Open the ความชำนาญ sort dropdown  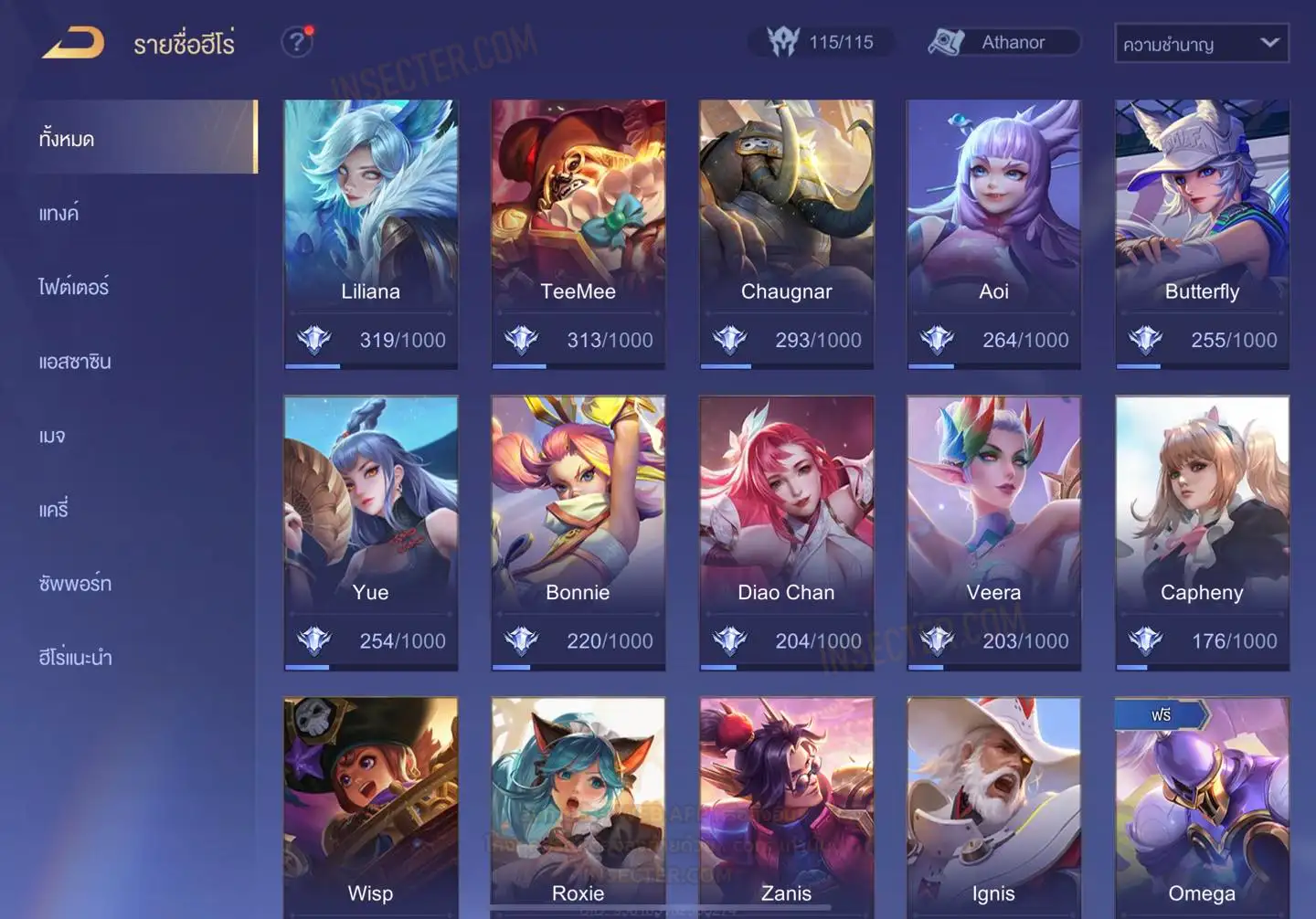[x=1201, y=43]
